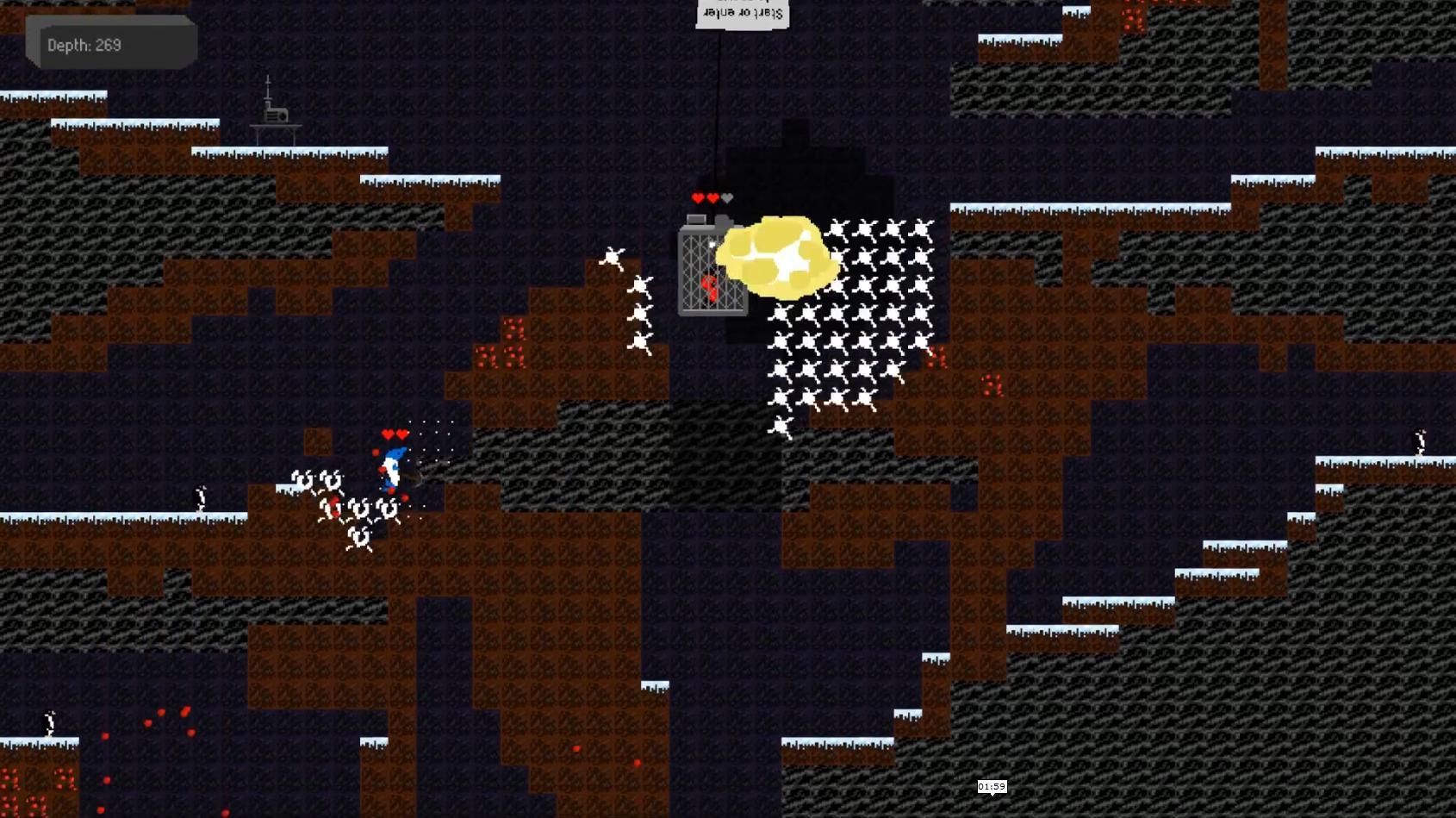Click the heart above the player character
The height and width of the screenshot is (818, 1456).
(386, 435)
